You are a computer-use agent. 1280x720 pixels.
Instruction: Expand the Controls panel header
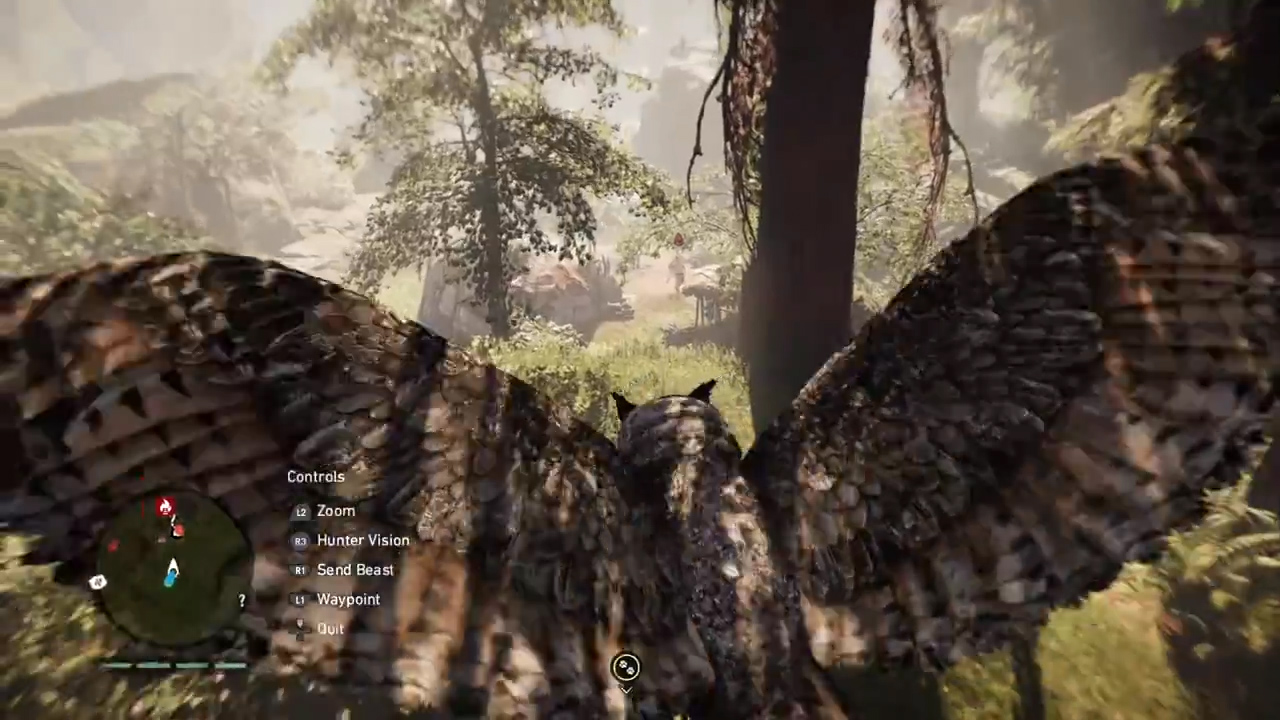coord(315,477)
